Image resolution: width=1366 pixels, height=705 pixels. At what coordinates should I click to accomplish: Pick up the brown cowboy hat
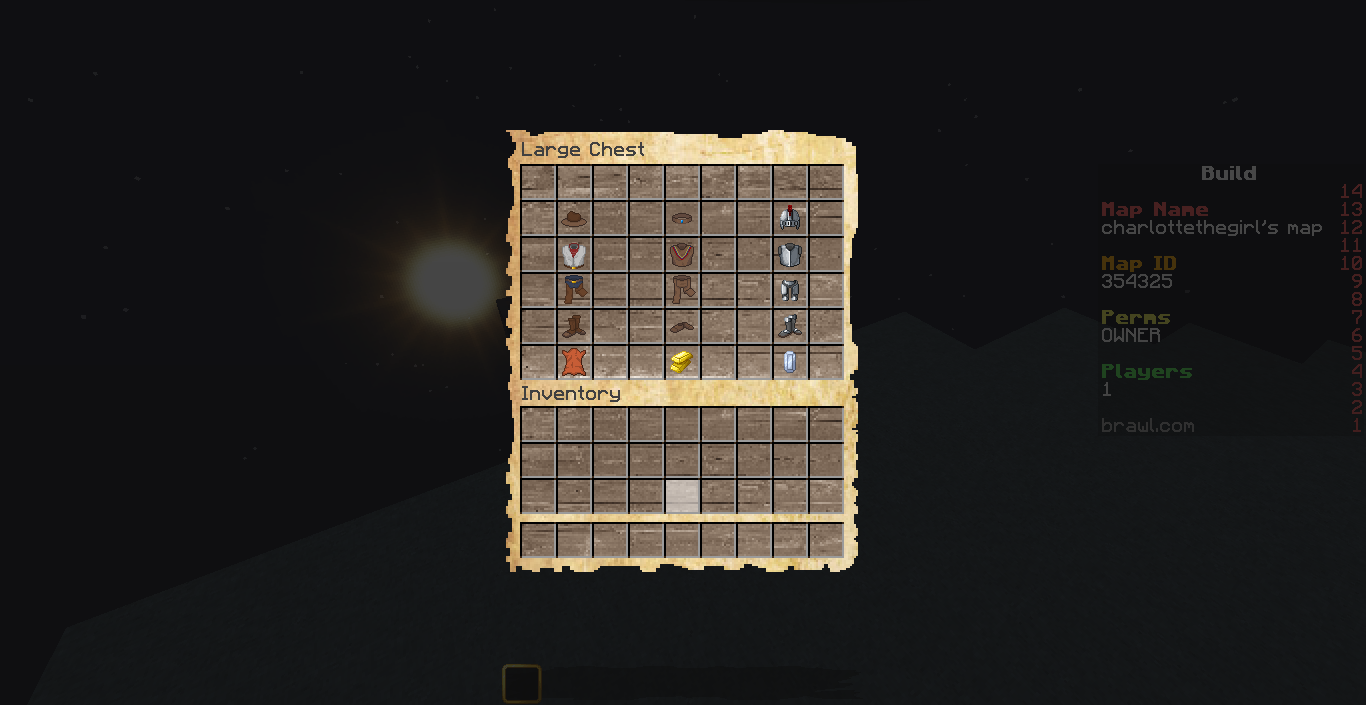click(x=573, y=219)
